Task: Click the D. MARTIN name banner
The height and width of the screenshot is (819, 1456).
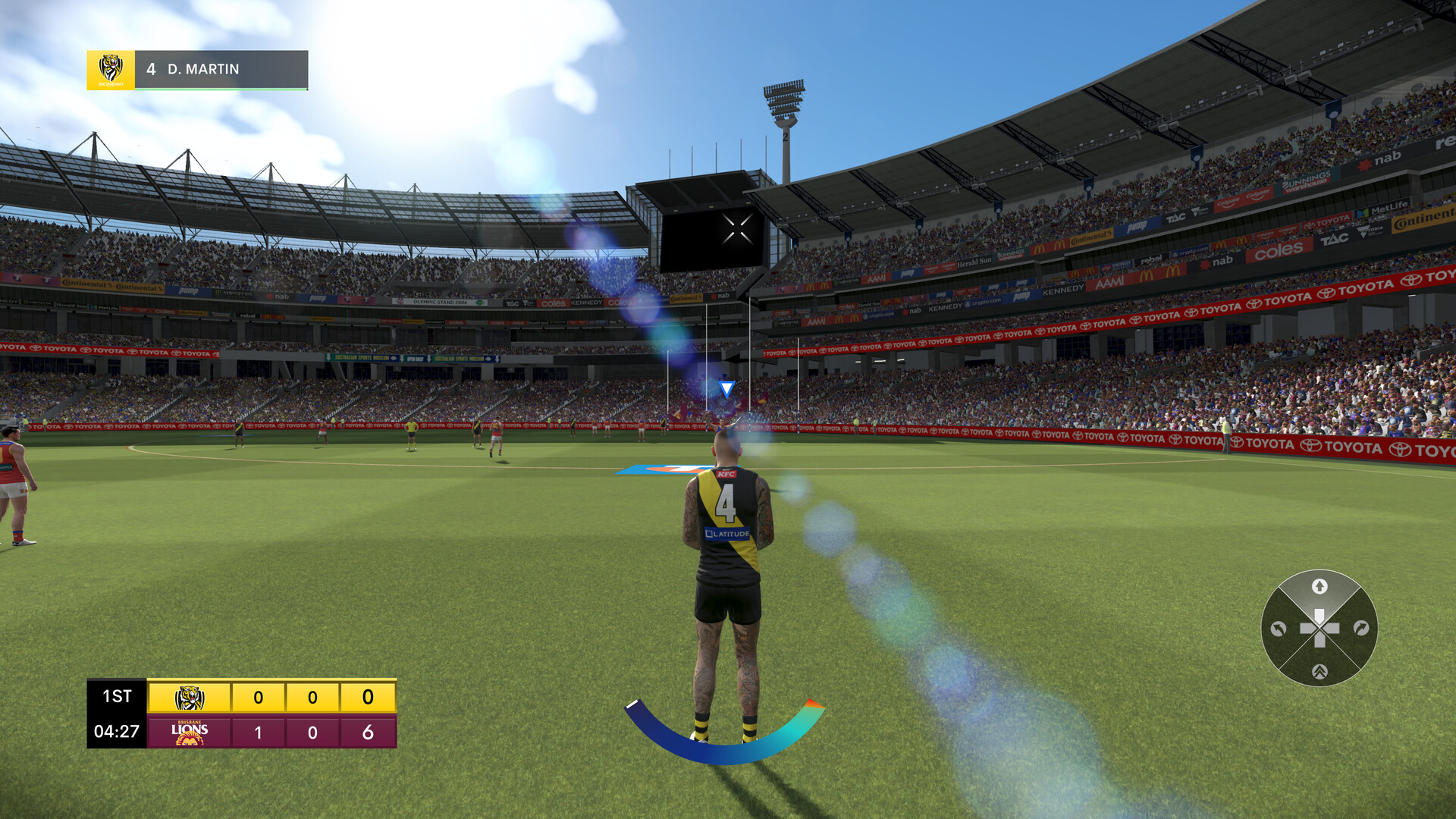Action: pyautogui.click(x=205, y=70)
